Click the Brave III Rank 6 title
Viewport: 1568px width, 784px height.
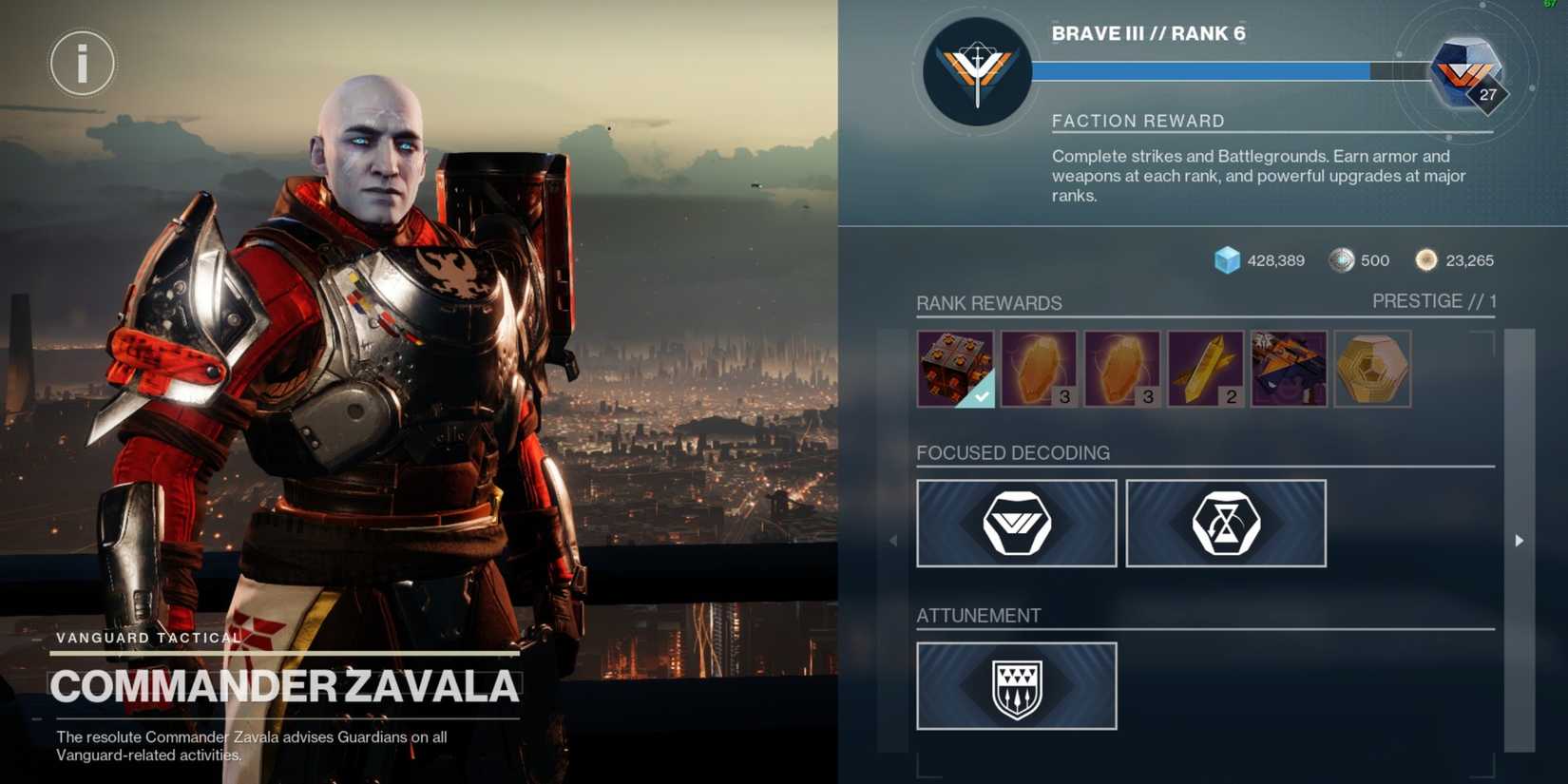(1150, 33)
